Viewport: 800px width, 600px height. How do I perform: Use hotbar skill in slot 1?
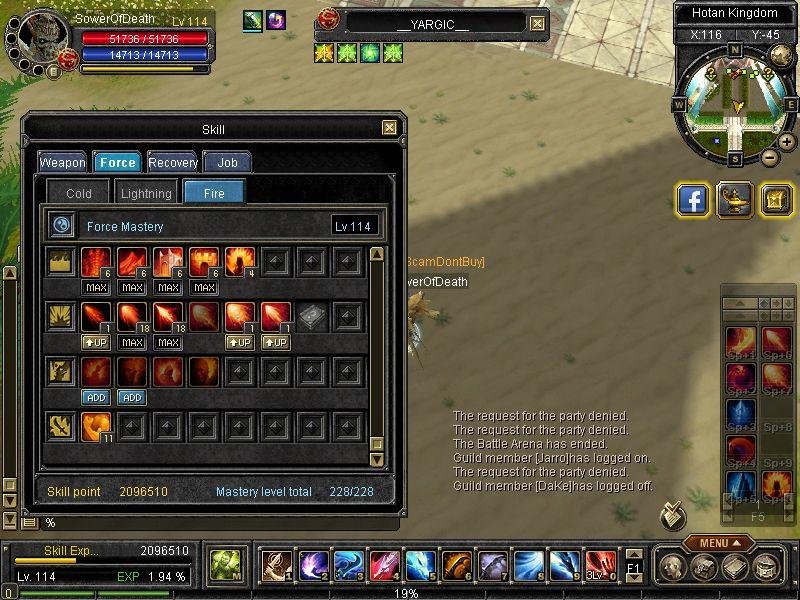click(x=277, y=566)
